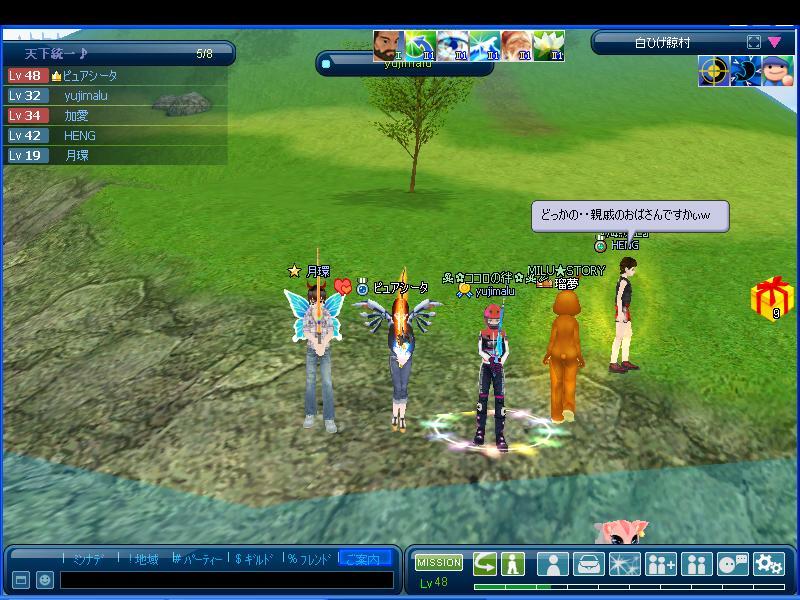Select party member ピュアシータ in the list
This screenshot has height=600, width=800.
pyautogui.click(x=90, y=76)
